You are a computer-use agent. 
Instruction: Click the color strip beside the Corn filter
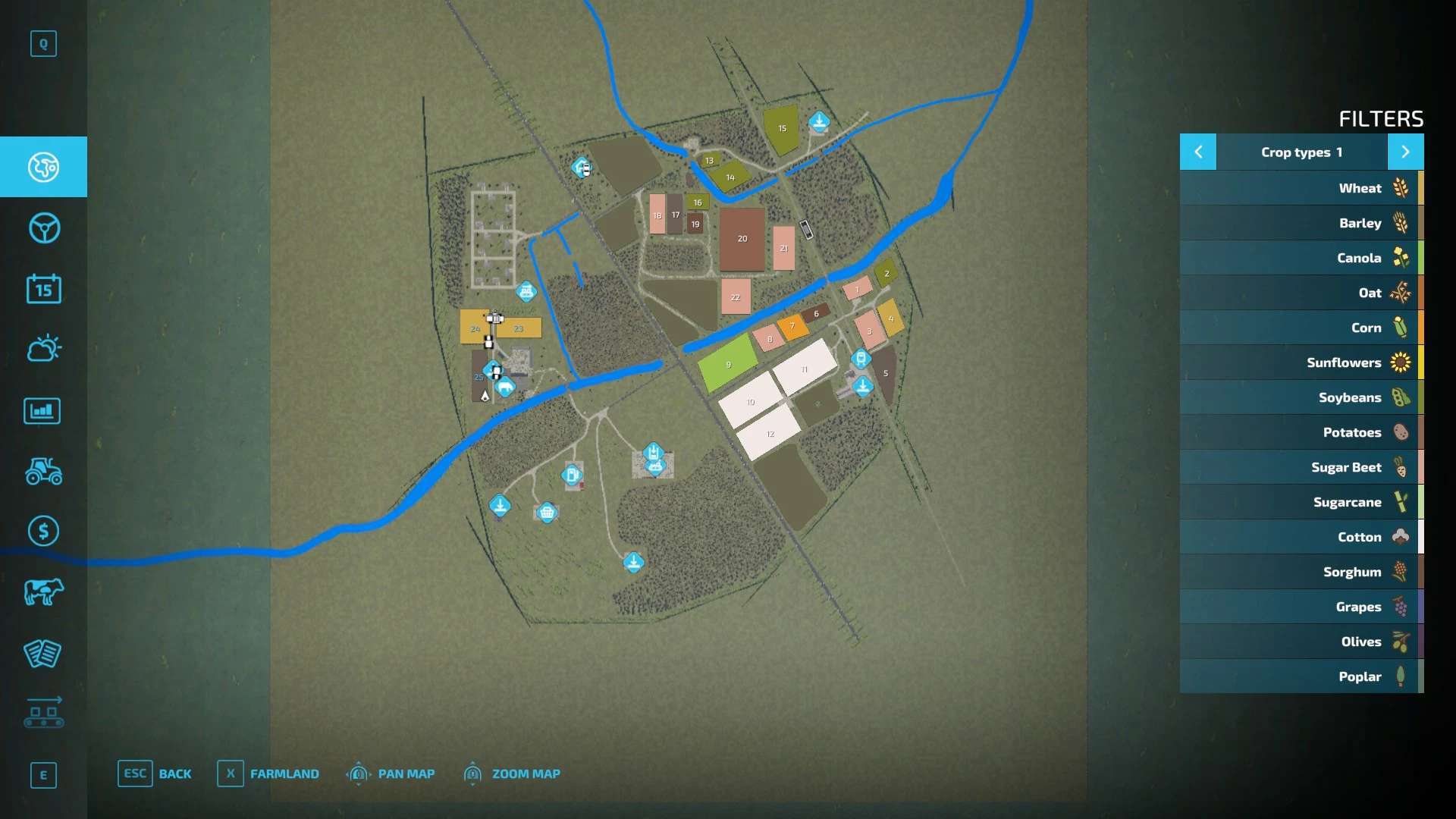tap(1423, 328)
